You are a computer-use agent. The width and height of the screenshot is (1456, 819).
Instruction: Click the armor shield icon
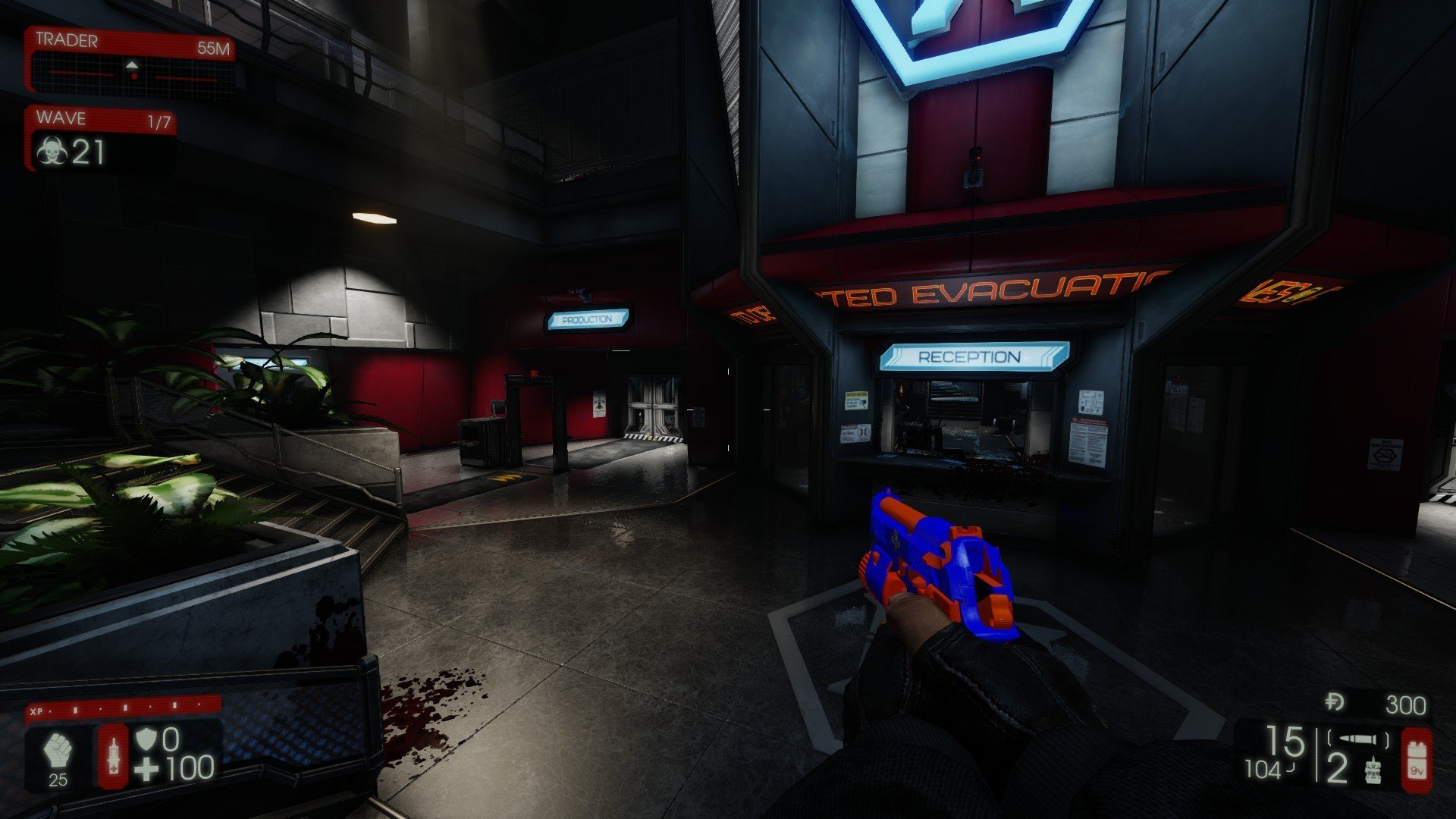pyautogui.click(x=146, y=739)
